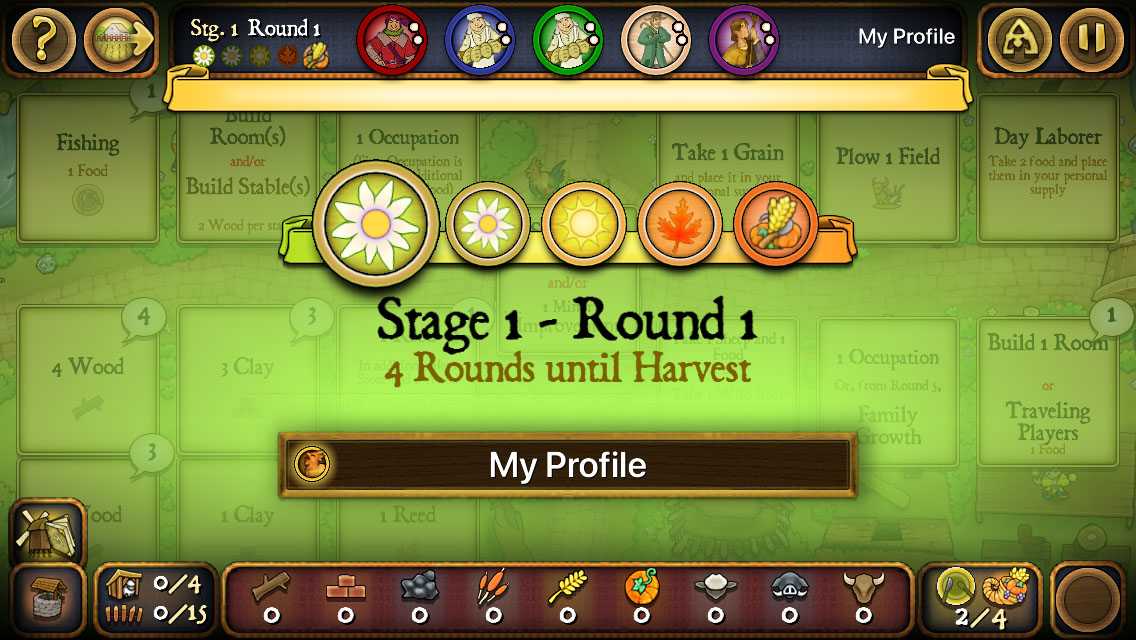The image size is (1136, 640).
Task: Choose the Take 1 Grain action space
Action: click(x=727, y=165)
